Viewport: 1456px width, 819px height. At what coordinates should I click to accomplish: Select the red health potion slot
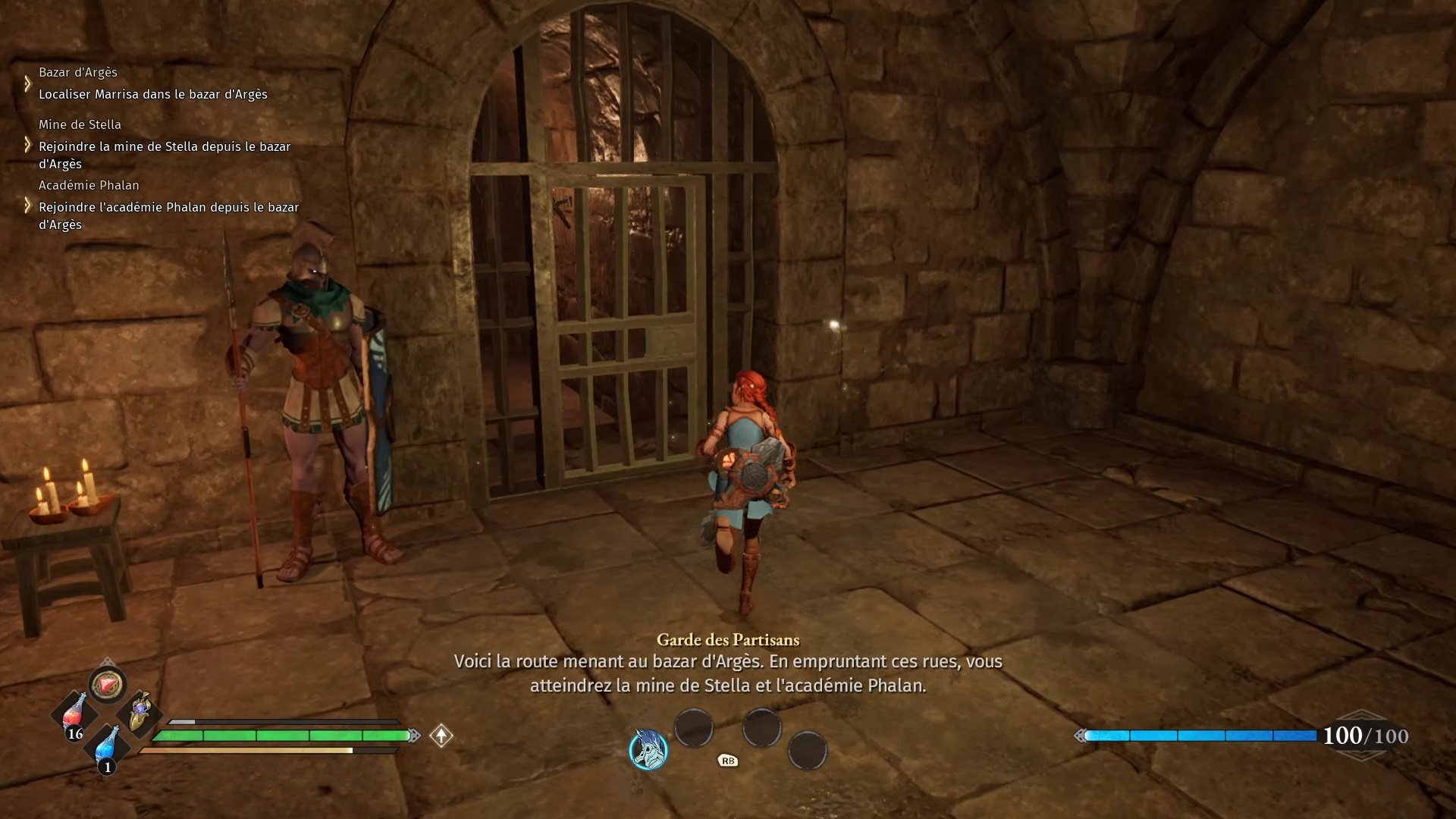(74, 714)
